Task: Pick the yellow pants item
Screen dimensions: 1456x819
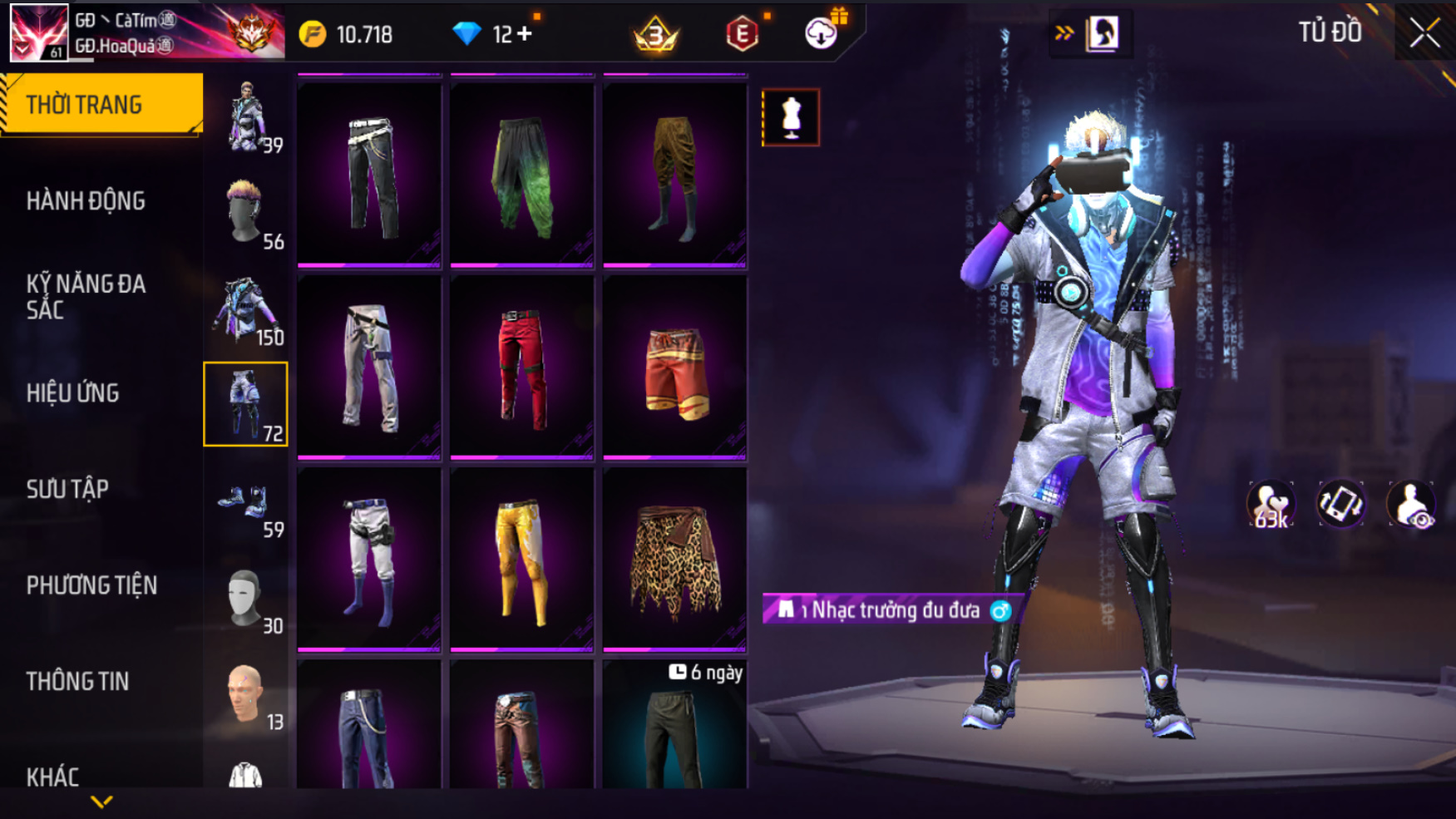Action: (522, 559)
